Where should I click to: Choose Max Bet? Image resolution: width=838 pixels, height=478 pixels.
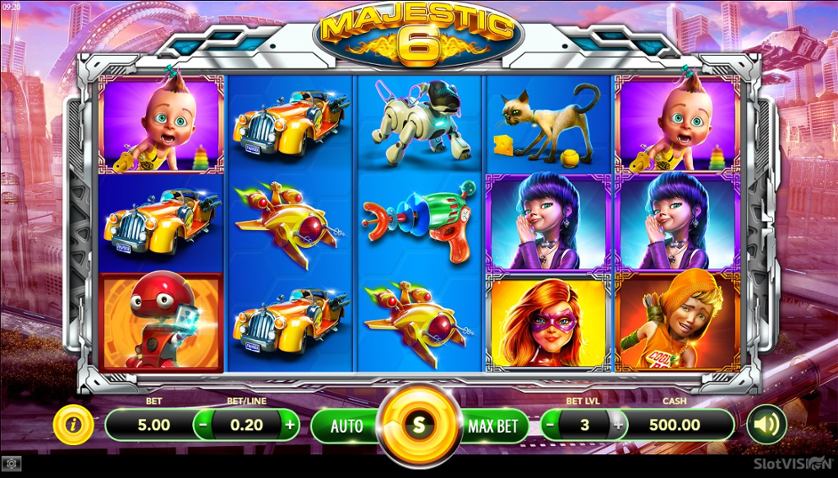tap(494, 425)
